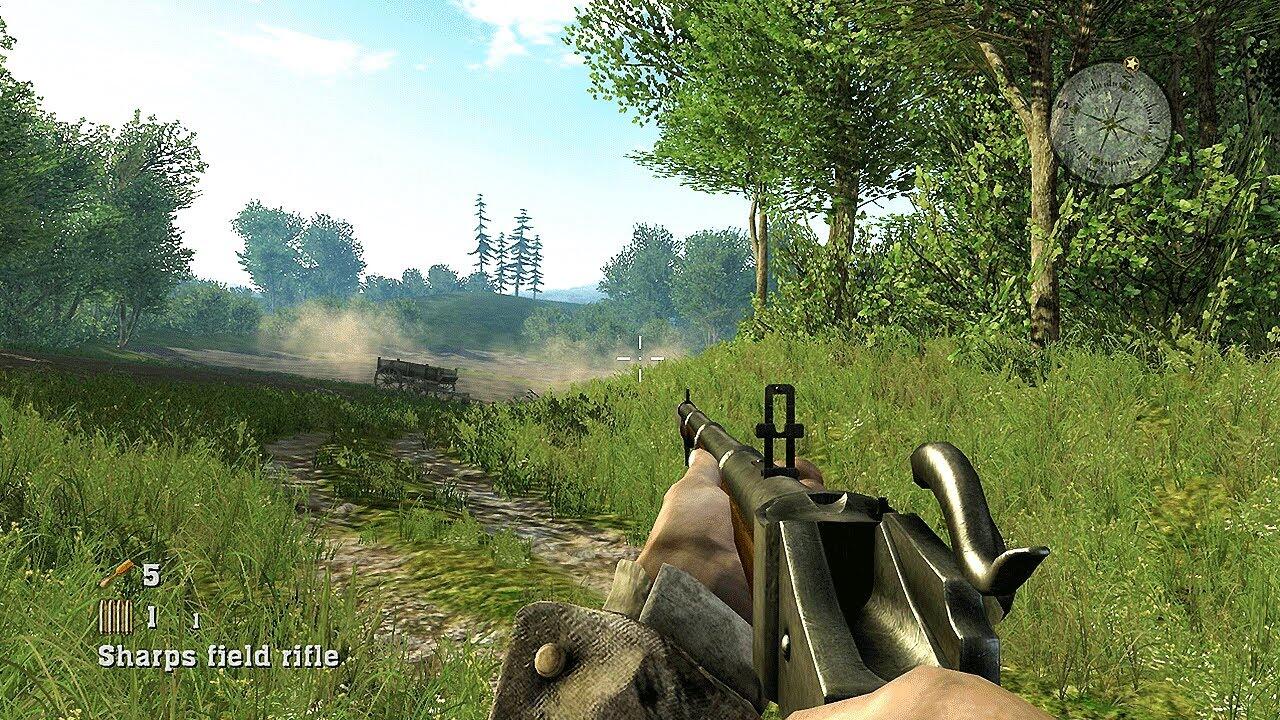This screenshot has width=1280, height=720.
Task: Select the Sharps field rifle weapon label
Action: click(x=219, y=656)
